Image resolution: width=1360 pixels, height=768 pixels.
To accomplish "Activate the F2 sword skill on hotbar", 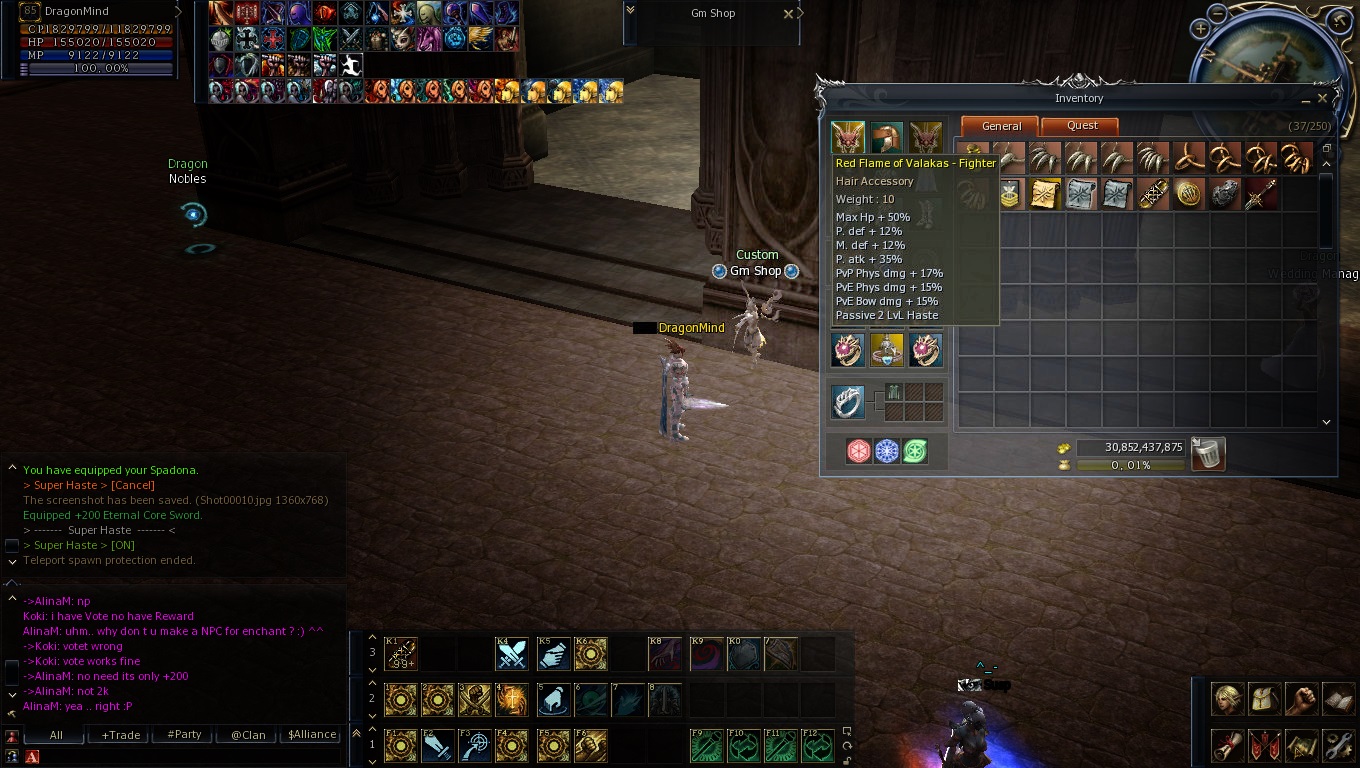I will pos(438,746).
